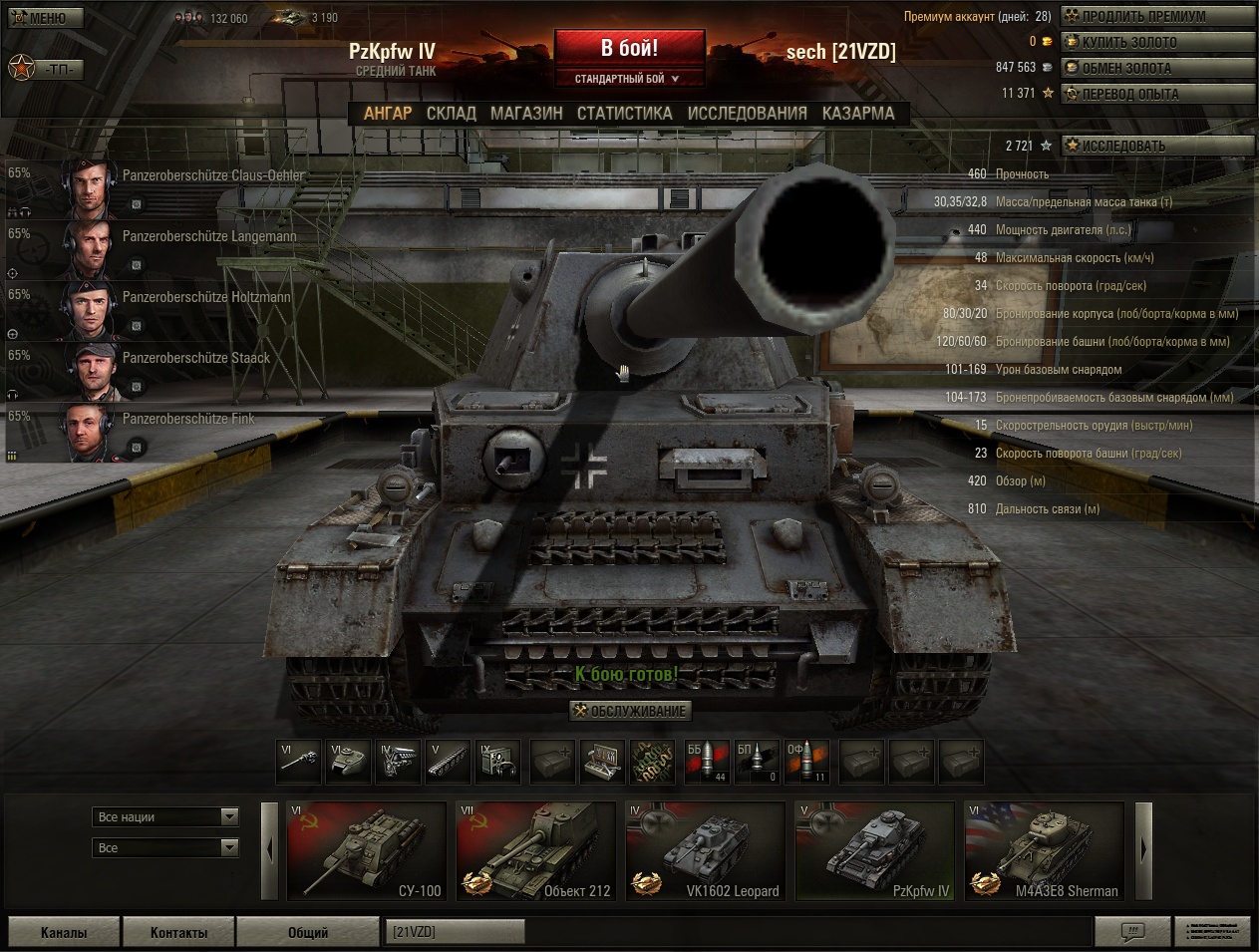Image resolution: width=1259 pixels, height=952 pixels.
Task: Open the МЕНЮ button
Action: point(45,17)
